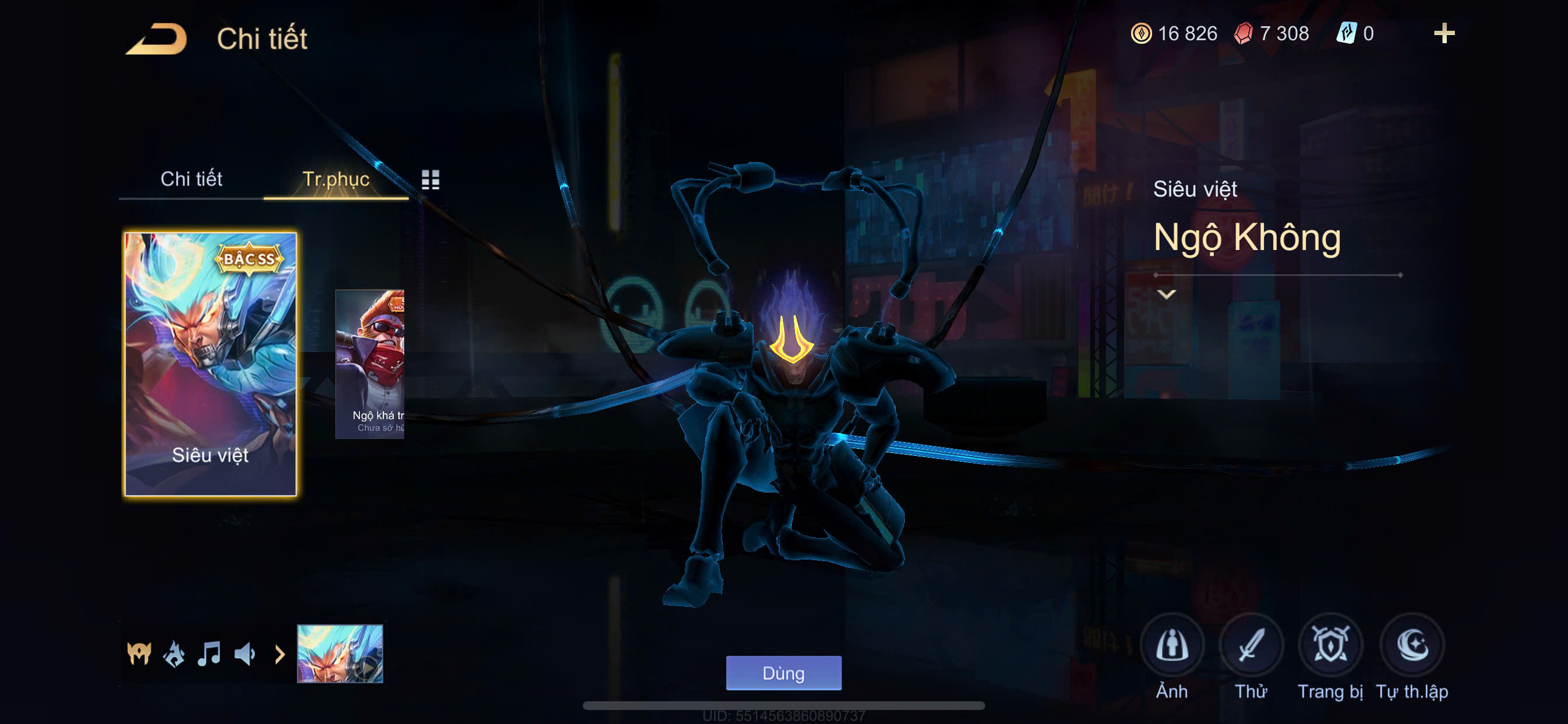Expand skin features with the arrow
The image size is (1568, 724).
[280, 655]
